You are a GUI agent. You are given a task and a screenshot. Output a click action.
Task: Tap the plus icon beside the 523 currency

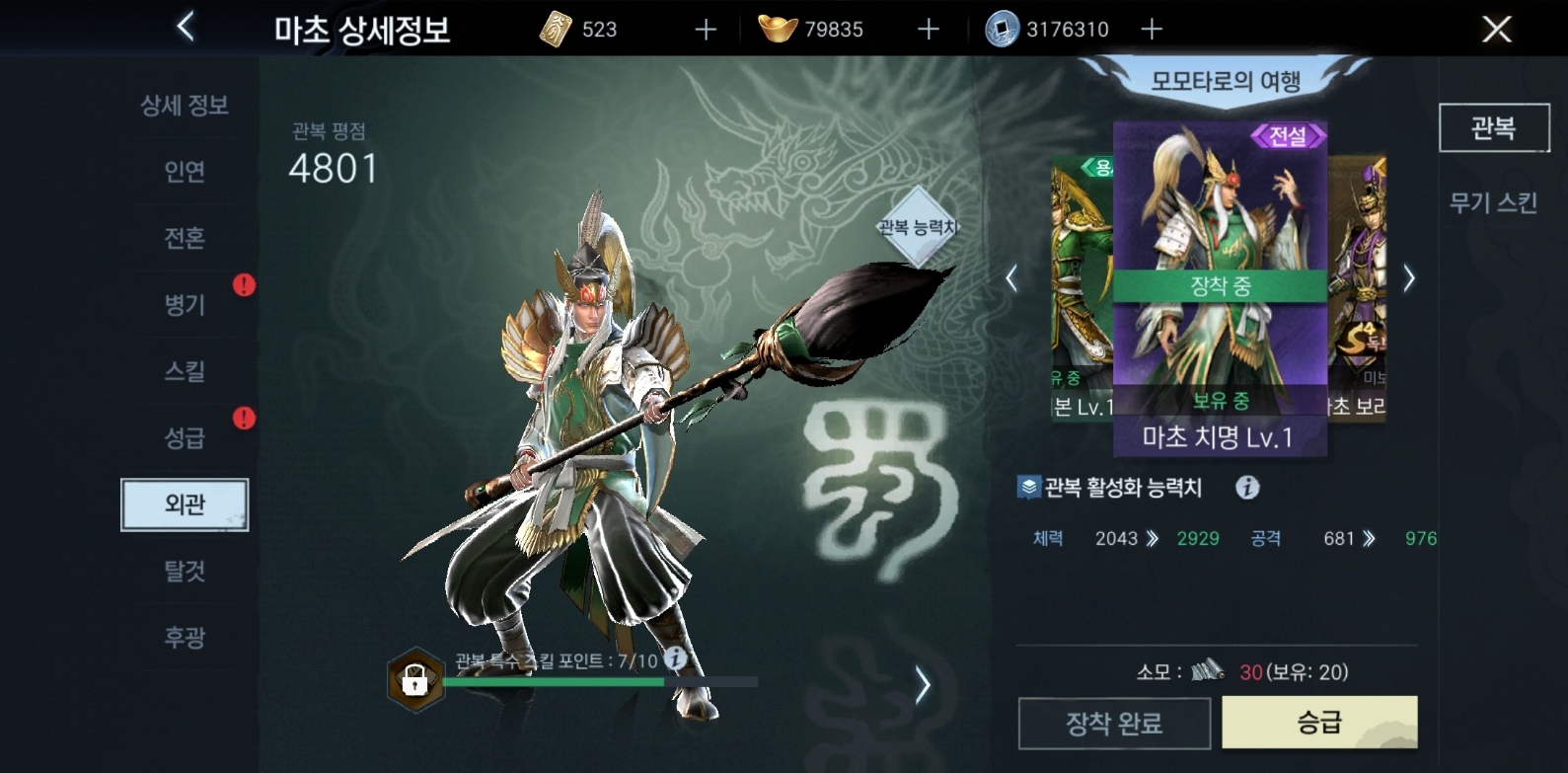coord(704,29)
